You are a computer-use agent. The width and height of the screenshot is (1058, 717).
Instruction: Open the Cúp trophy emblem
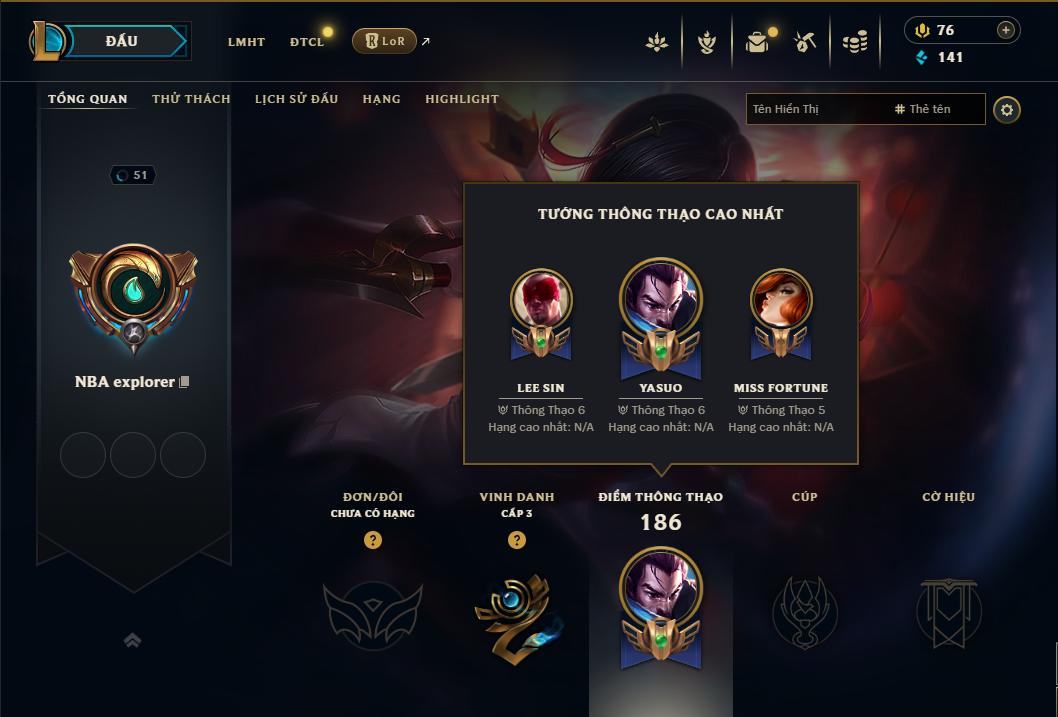pyautogui.click(x=805, y=611)
